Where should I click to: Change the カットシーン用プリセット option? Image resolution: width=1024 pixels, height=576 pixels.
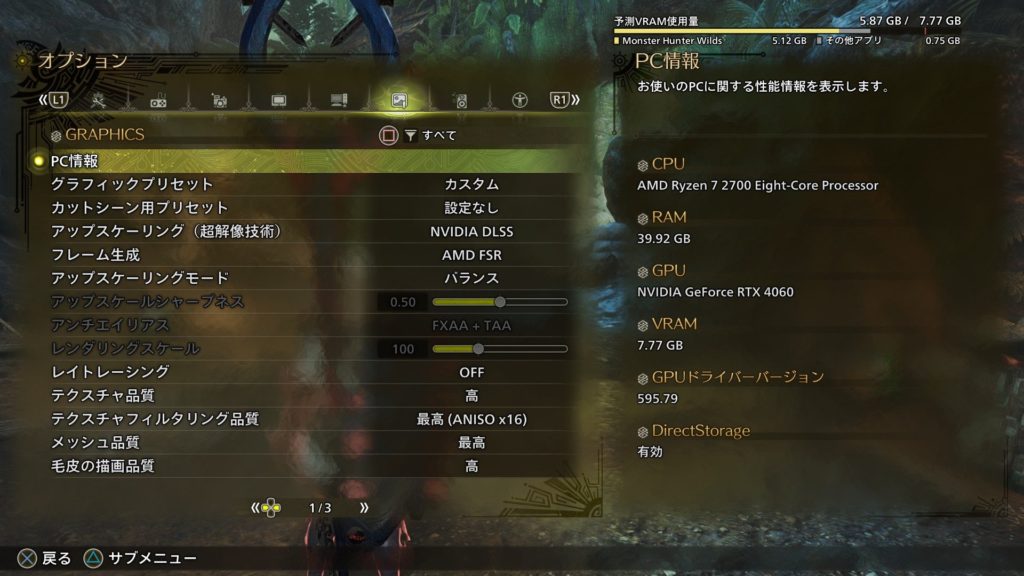300,208
